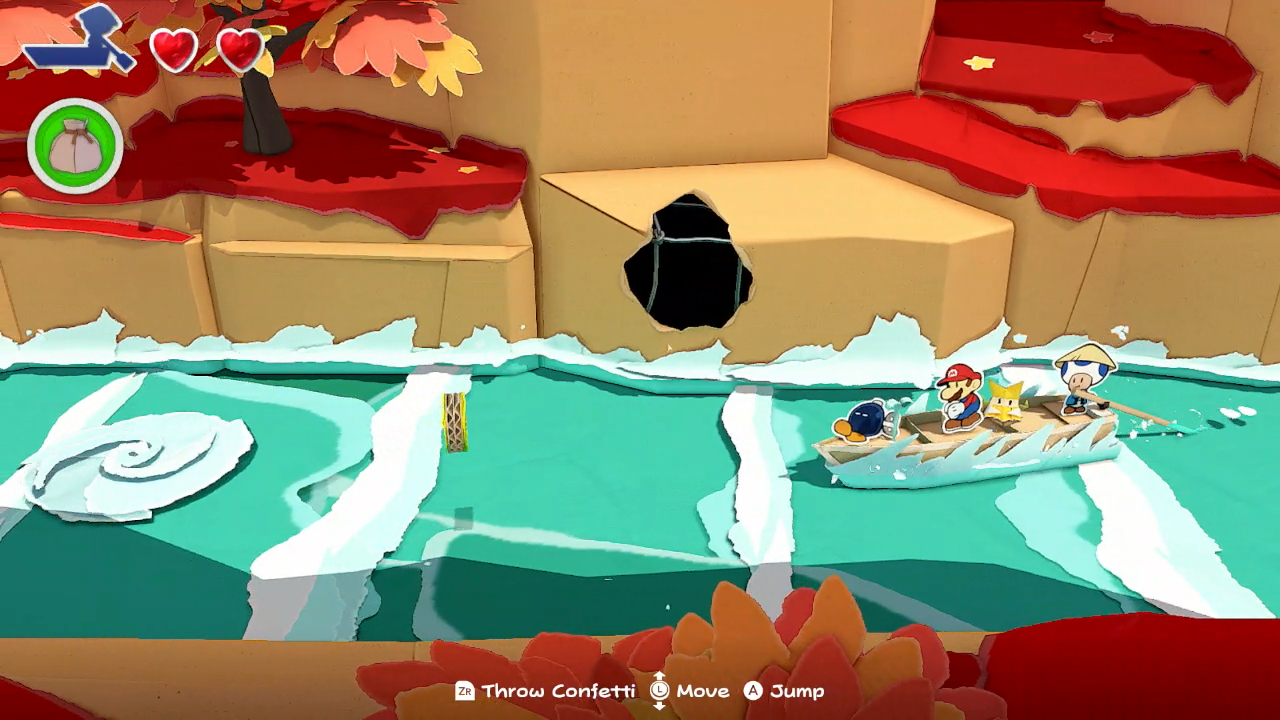Select the ZR button icon for throwing confetti
The width and height of the screenshot is (1280, 720).
(464, 691)
